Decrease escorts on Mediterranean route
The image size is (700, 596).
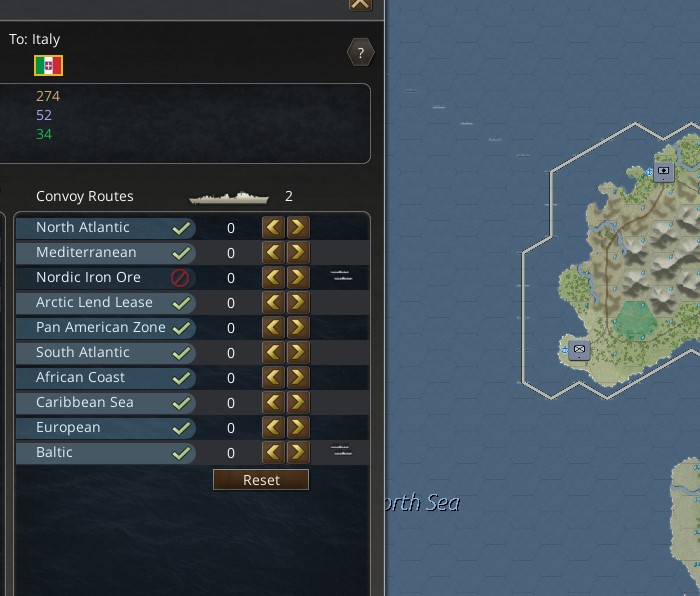point(273,253)
